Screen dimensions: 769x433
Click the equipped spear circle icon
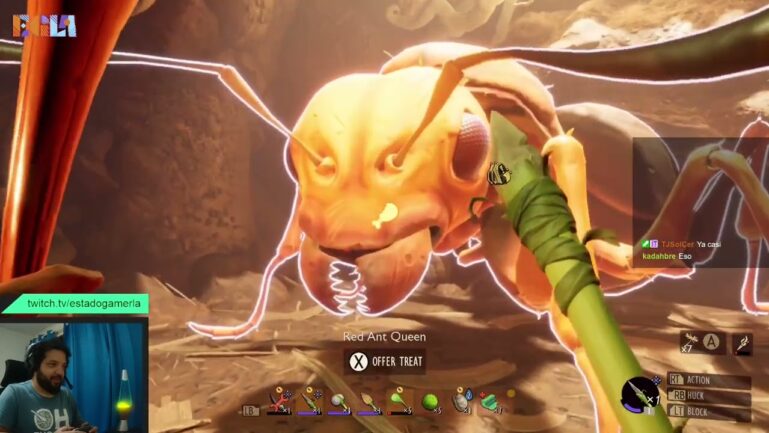coord(638,393)
